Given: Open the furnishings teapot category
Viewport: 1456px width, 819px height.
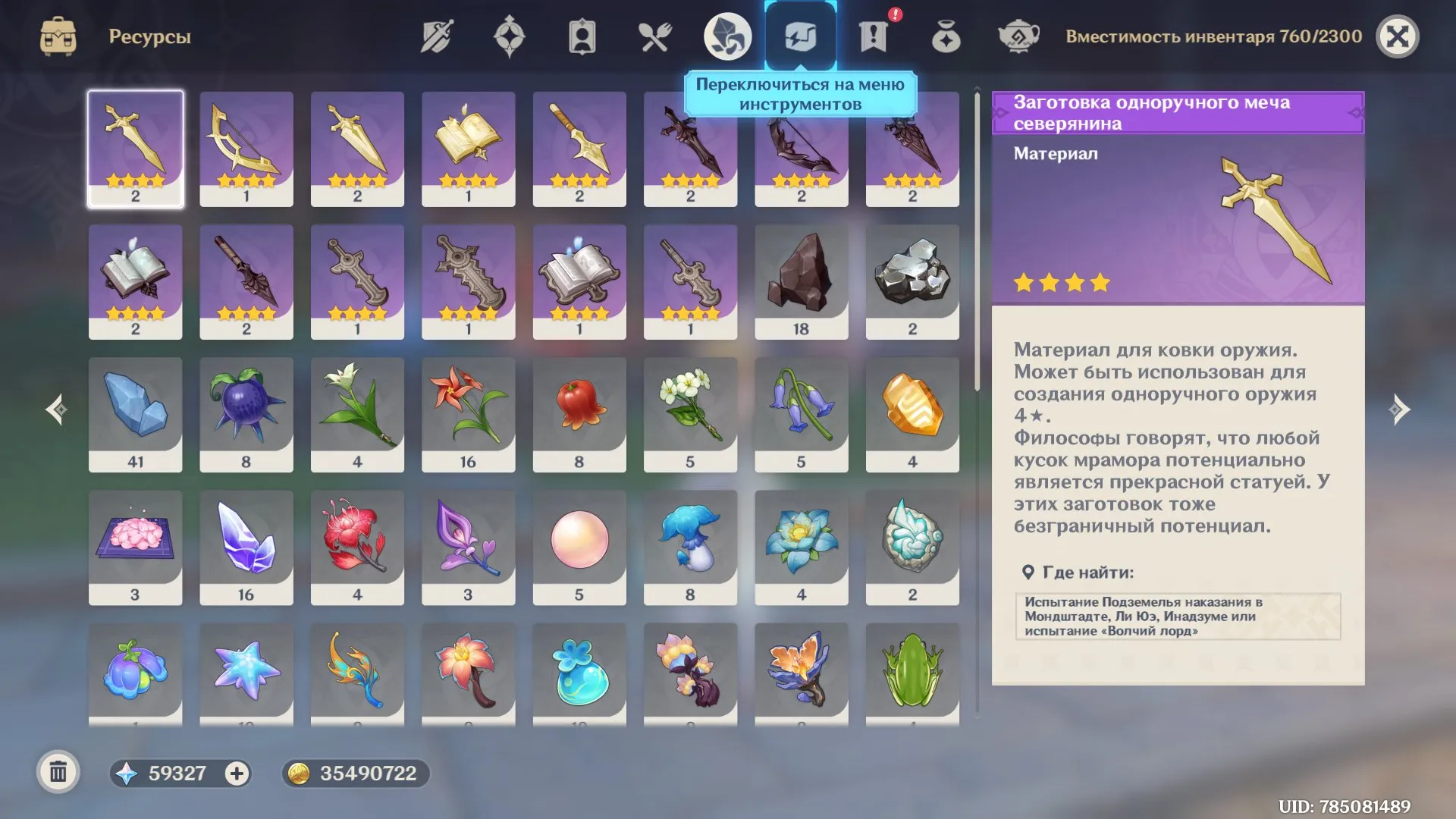Looking at the screenshot, I should tap(1018, 35).
